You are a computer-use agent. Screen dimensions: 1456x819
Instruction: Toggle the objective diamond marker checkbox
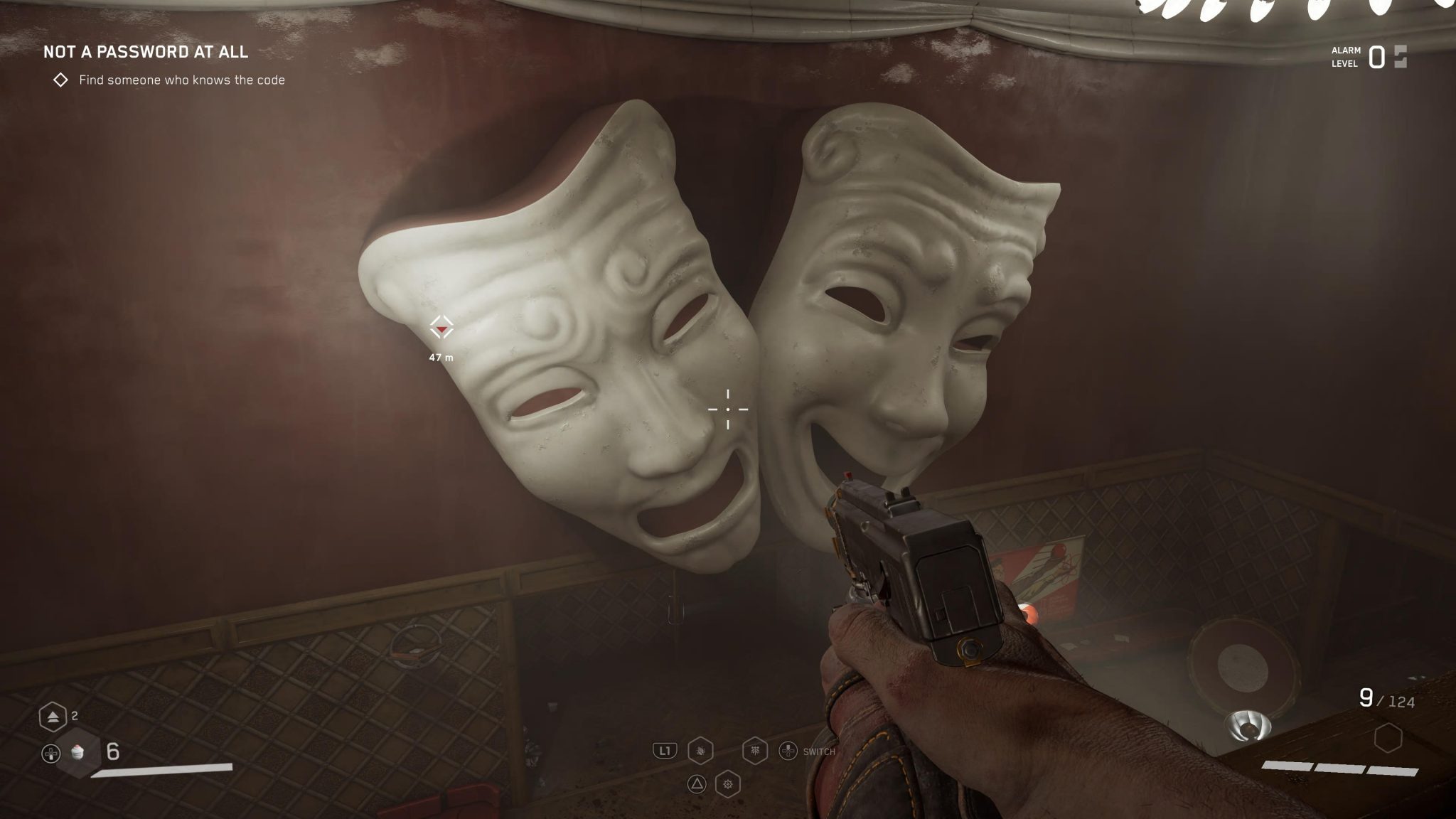tap(60, 80)
